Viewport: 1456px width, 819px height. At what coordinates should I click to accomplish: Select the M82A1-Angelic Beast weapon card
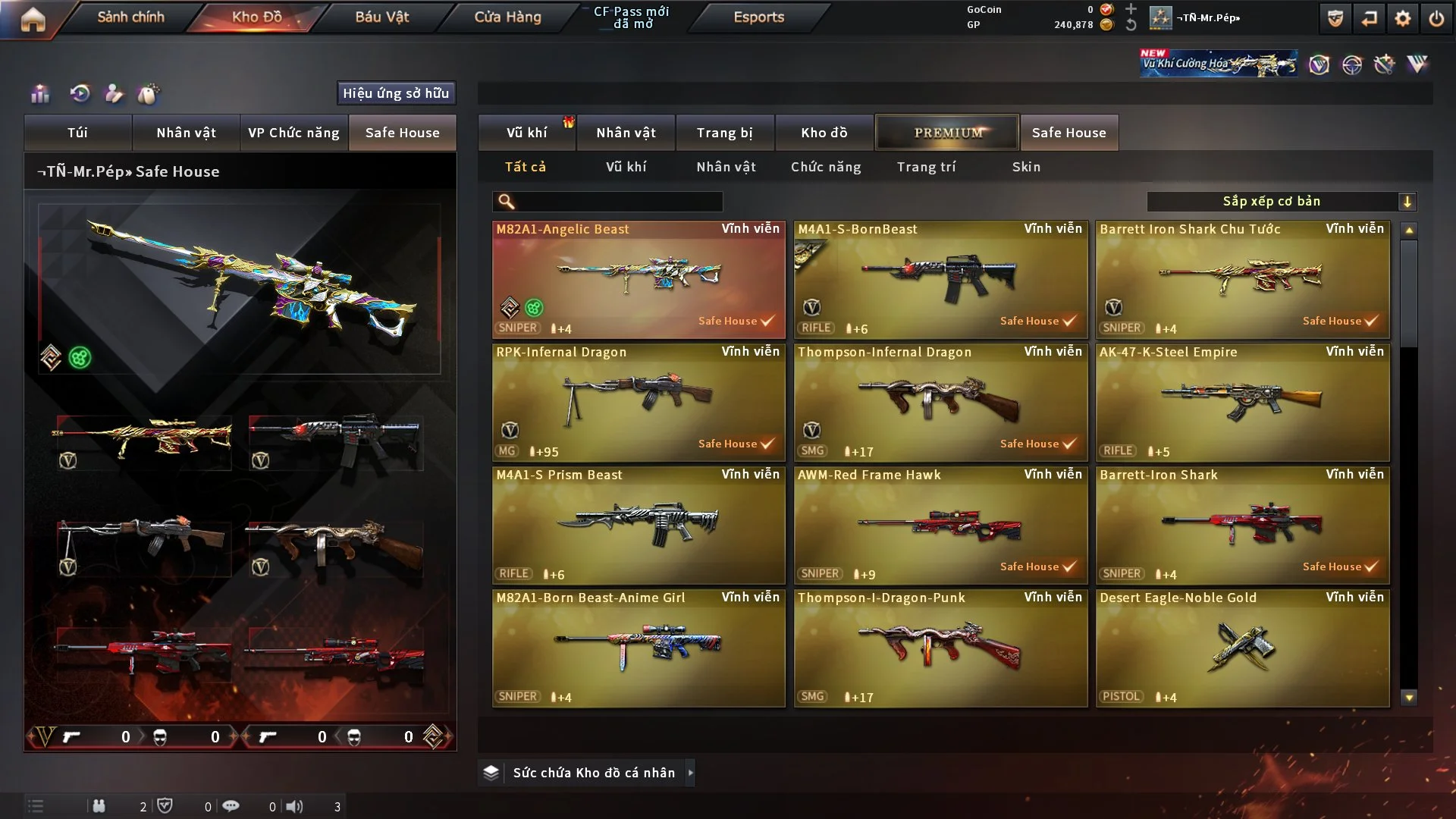coord(639,279)
